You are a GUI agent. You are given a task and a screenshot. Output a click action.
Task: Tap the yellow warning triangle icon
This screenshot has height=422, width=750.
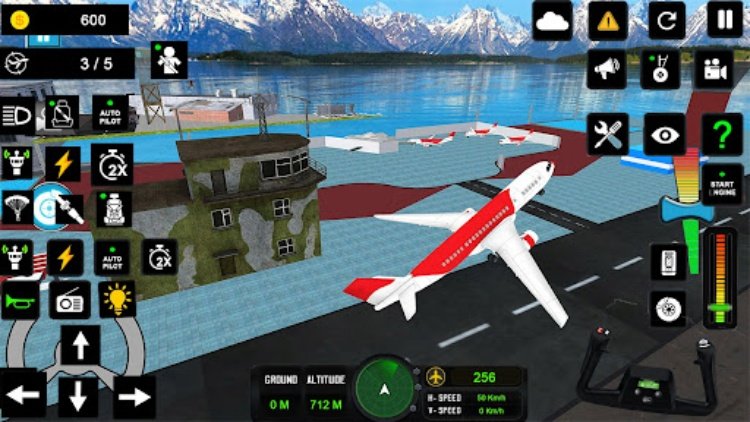click(607, 20)
